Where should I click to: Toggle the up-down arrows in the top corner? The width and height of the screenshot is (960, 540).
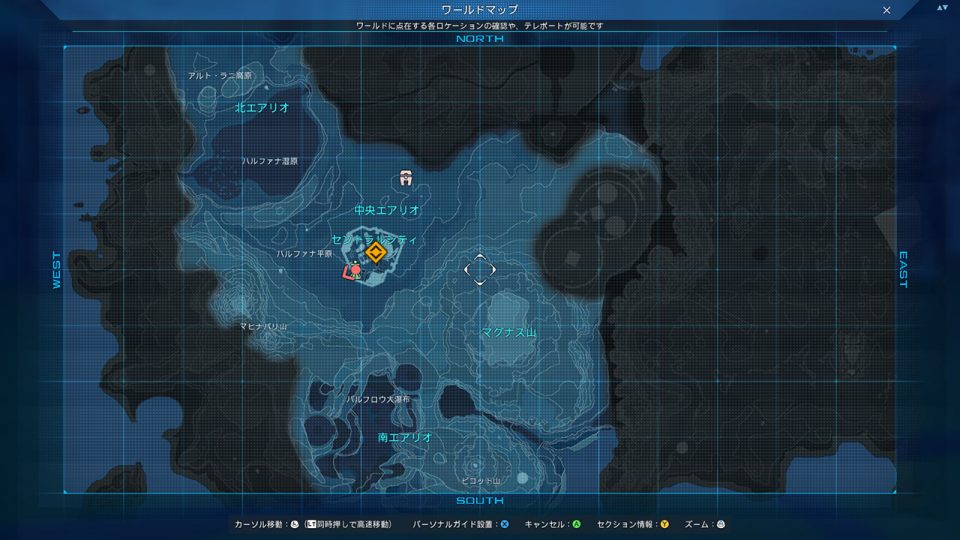(941, 8)
